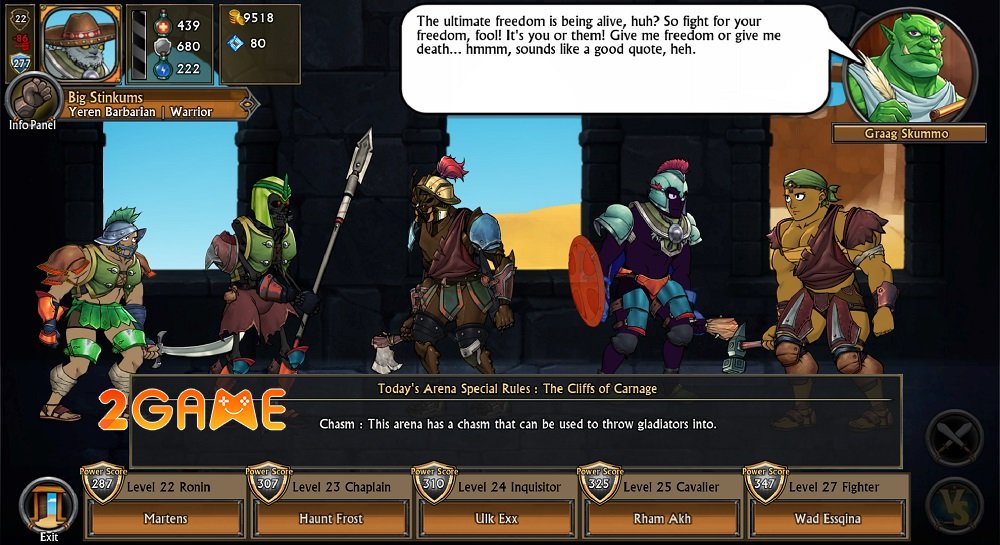The width and height of the screenshot is (1000, 545).
Task: Activate the crossed swords fight button
Action: [x=955, y=438]
